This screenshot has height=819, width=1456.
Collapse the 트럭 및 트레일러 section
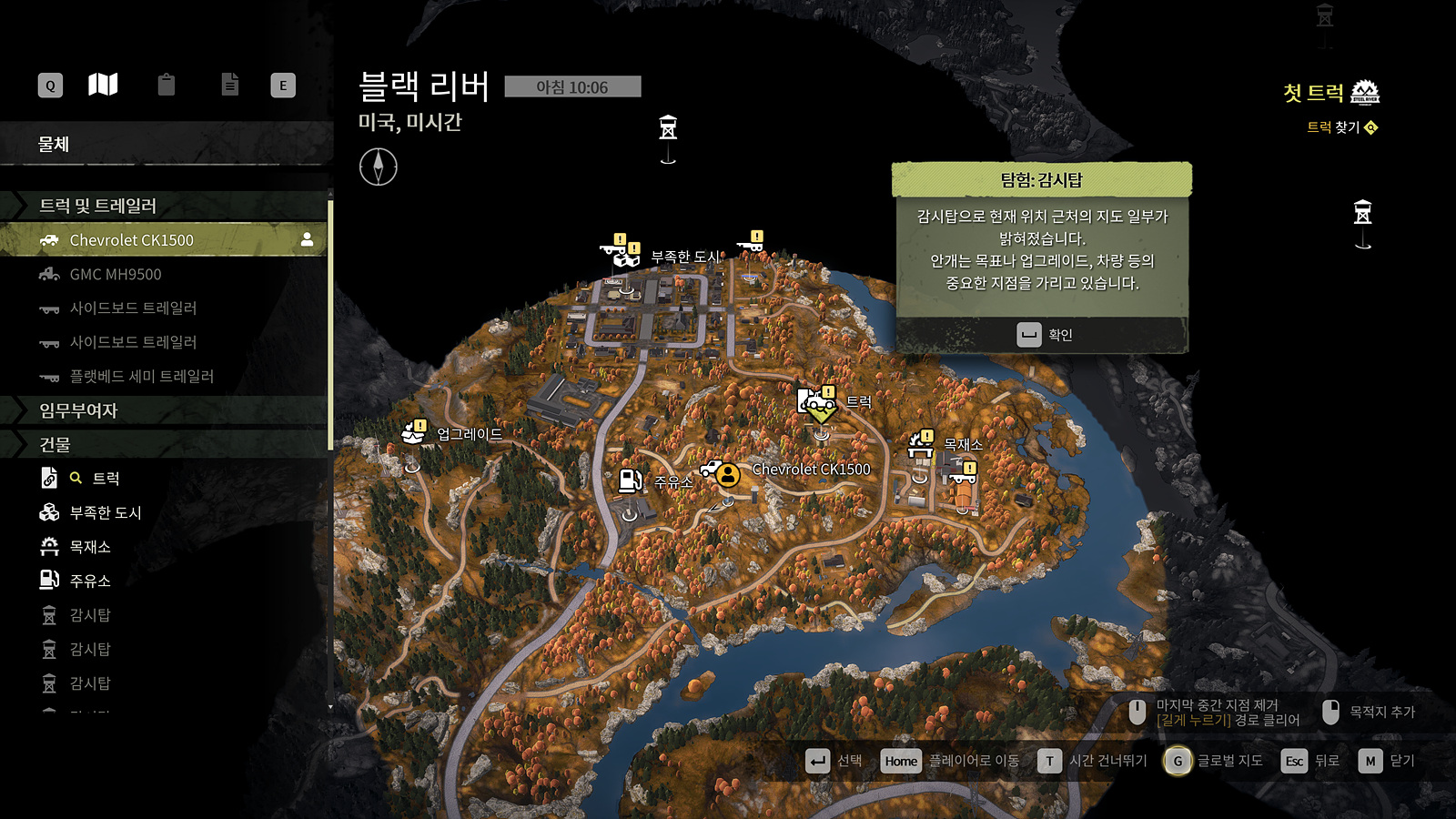pyautogui.click(x=97, y=206)
